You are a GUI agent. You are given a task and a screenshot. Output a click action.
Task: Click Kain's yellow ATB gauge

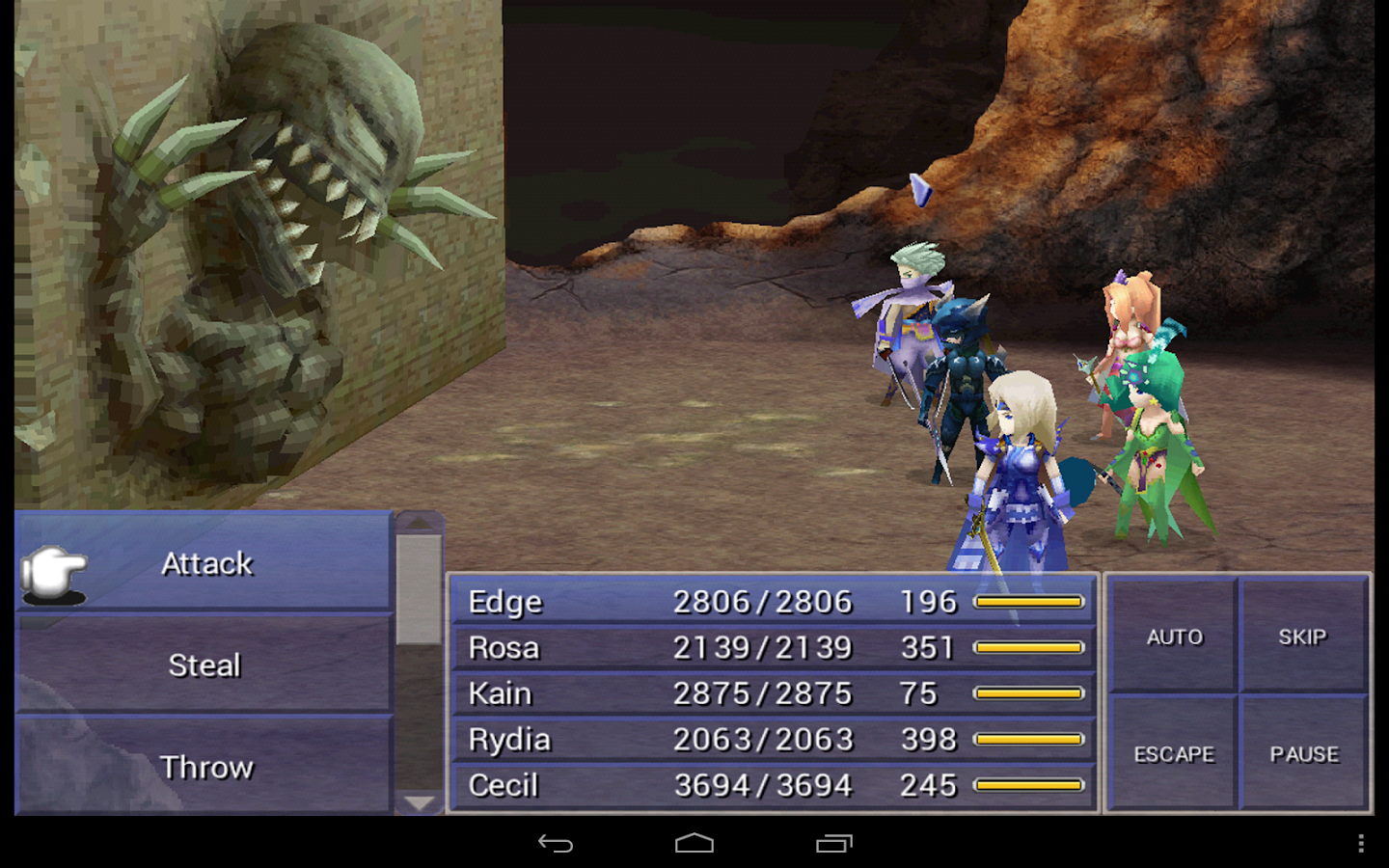pos(1027,692)
